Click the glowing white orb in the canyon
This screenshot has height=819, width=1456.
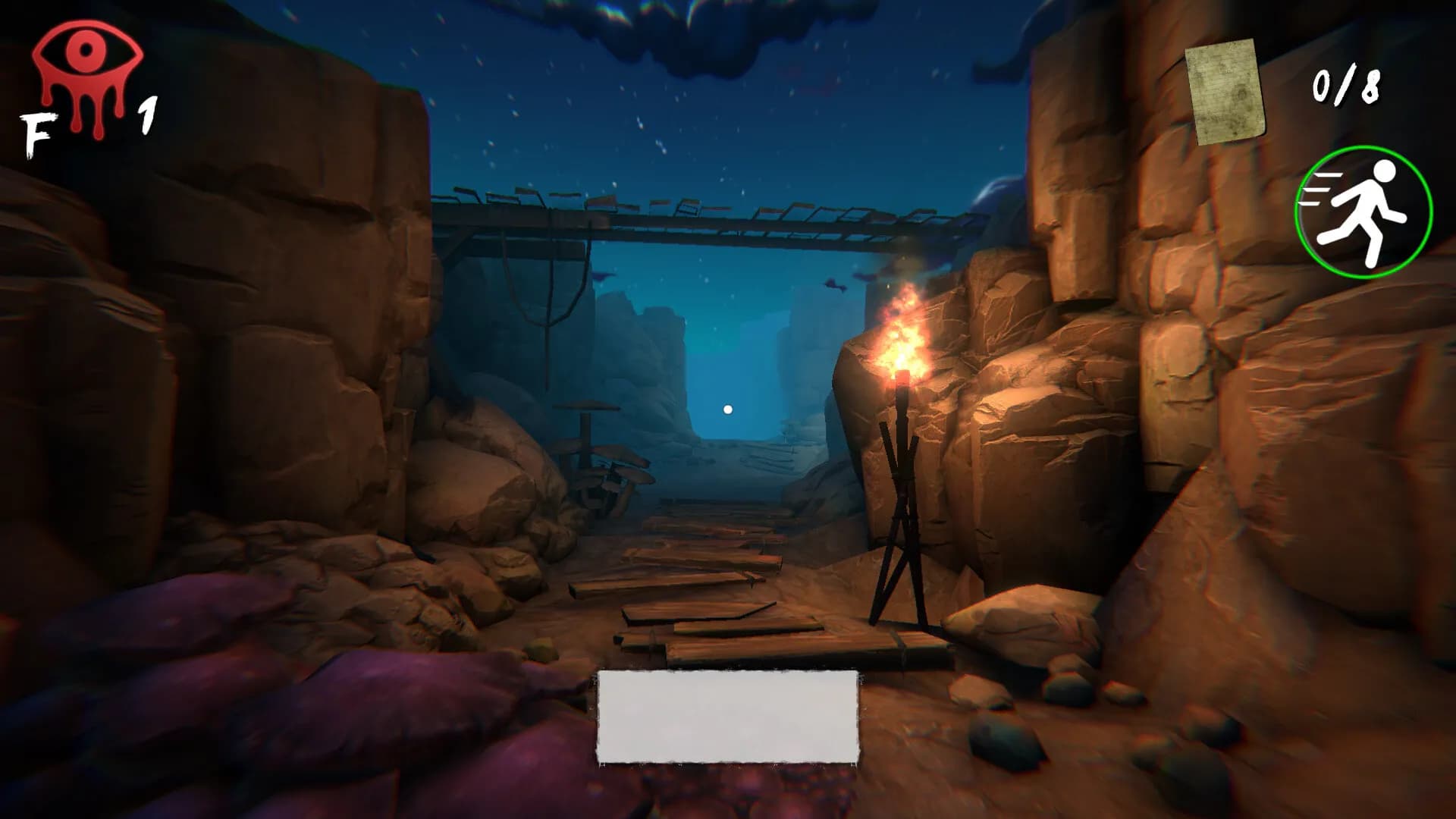pos(727,408)
